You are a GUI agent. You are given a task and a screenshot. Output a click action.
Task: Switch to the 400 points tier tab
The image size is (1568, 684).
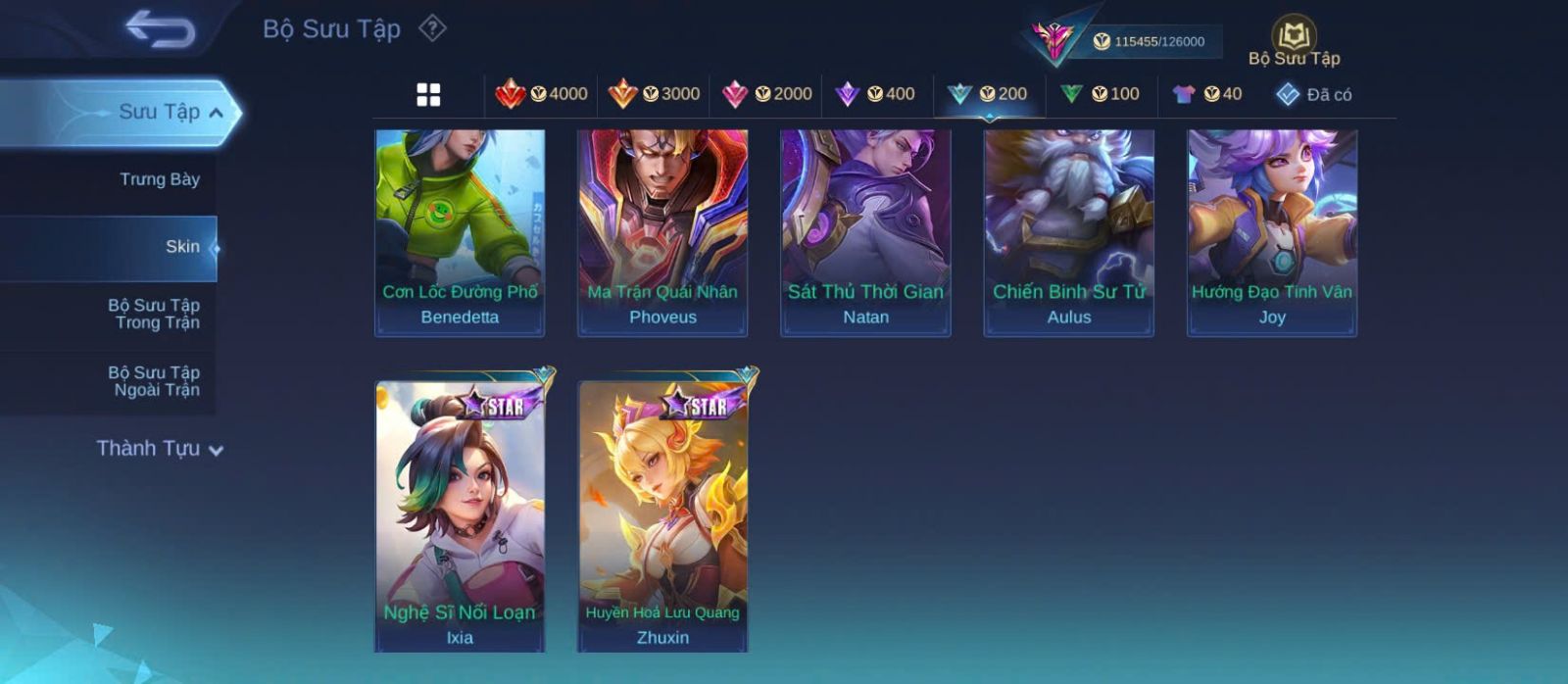[875, 94]
